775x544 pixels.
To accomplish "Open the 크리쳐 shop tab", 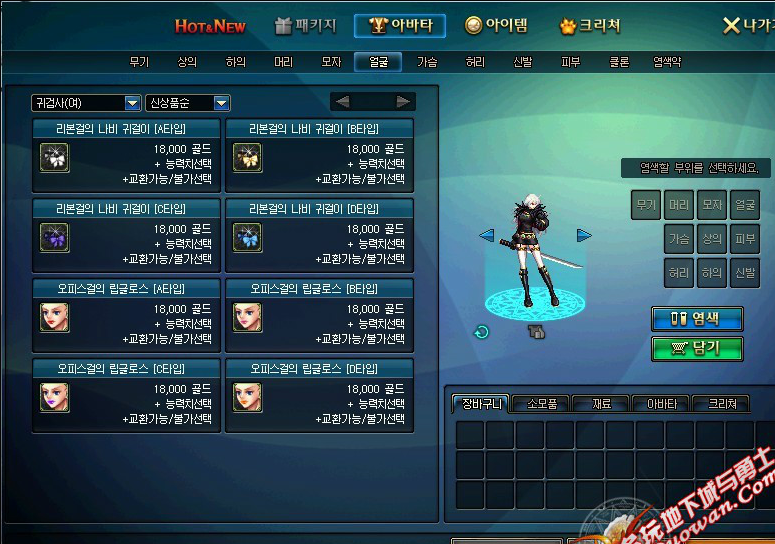I will pos(590,26).
